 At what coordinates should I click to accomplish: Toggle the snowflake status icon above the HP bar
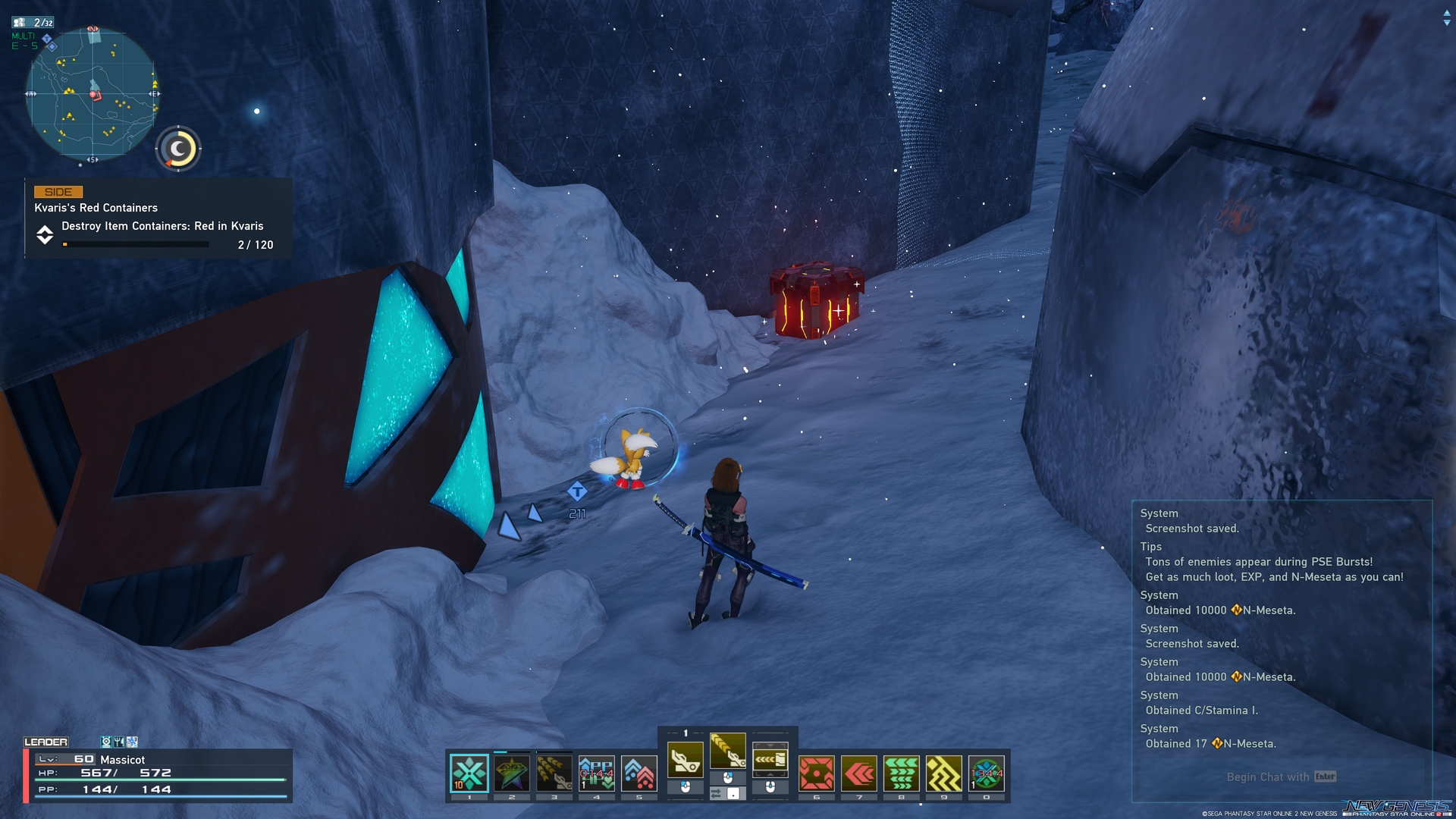[x=132, y=741]
